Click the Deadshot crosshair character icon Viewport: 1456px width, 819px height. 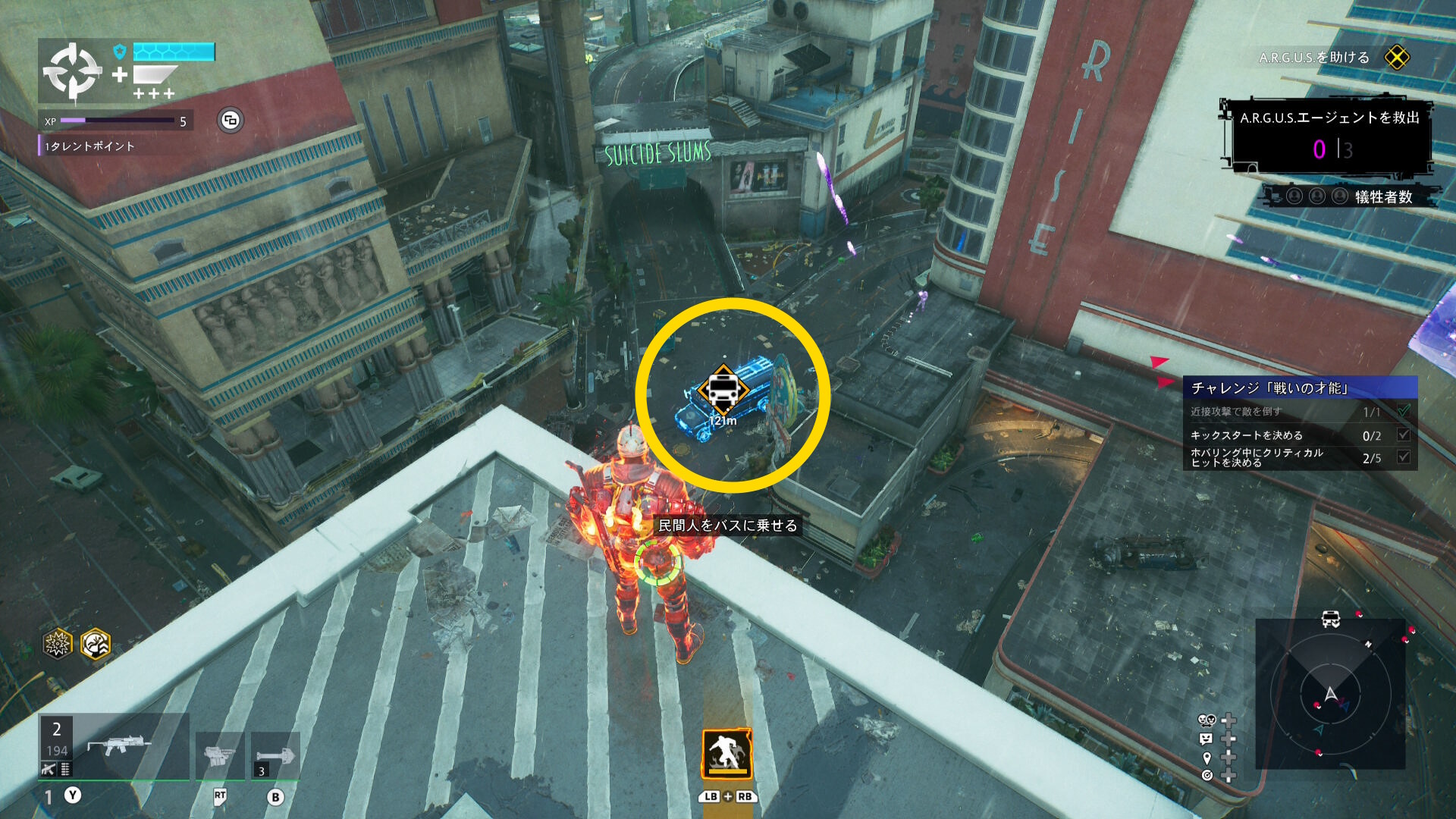pyautogui.click(x=72, y=71)
